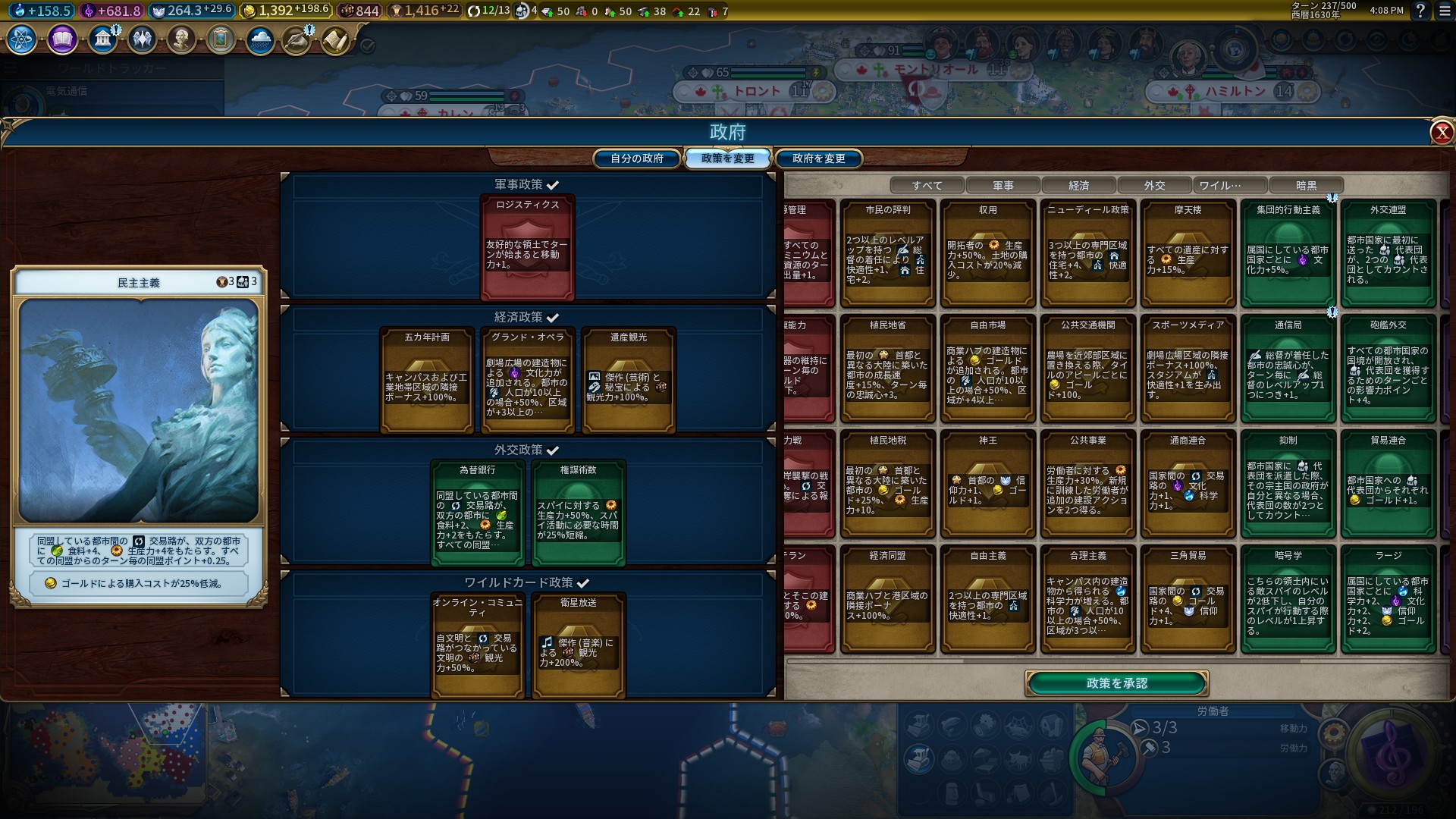Confirm policies with 政策を承認 button

[x=1116, y=683]
